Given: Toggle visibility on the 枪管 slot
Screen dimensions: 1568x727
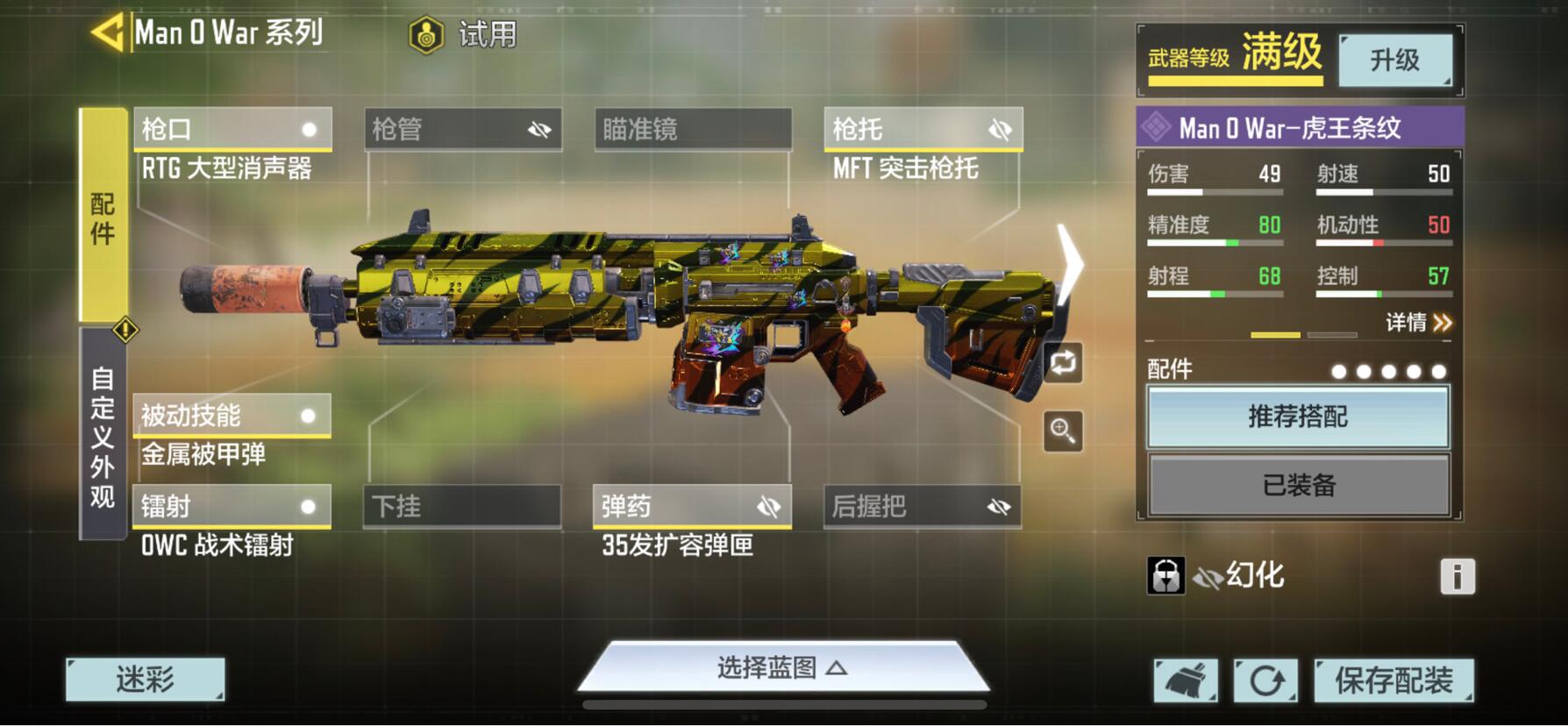Looking at the screenshot, I should pos(538,130).
